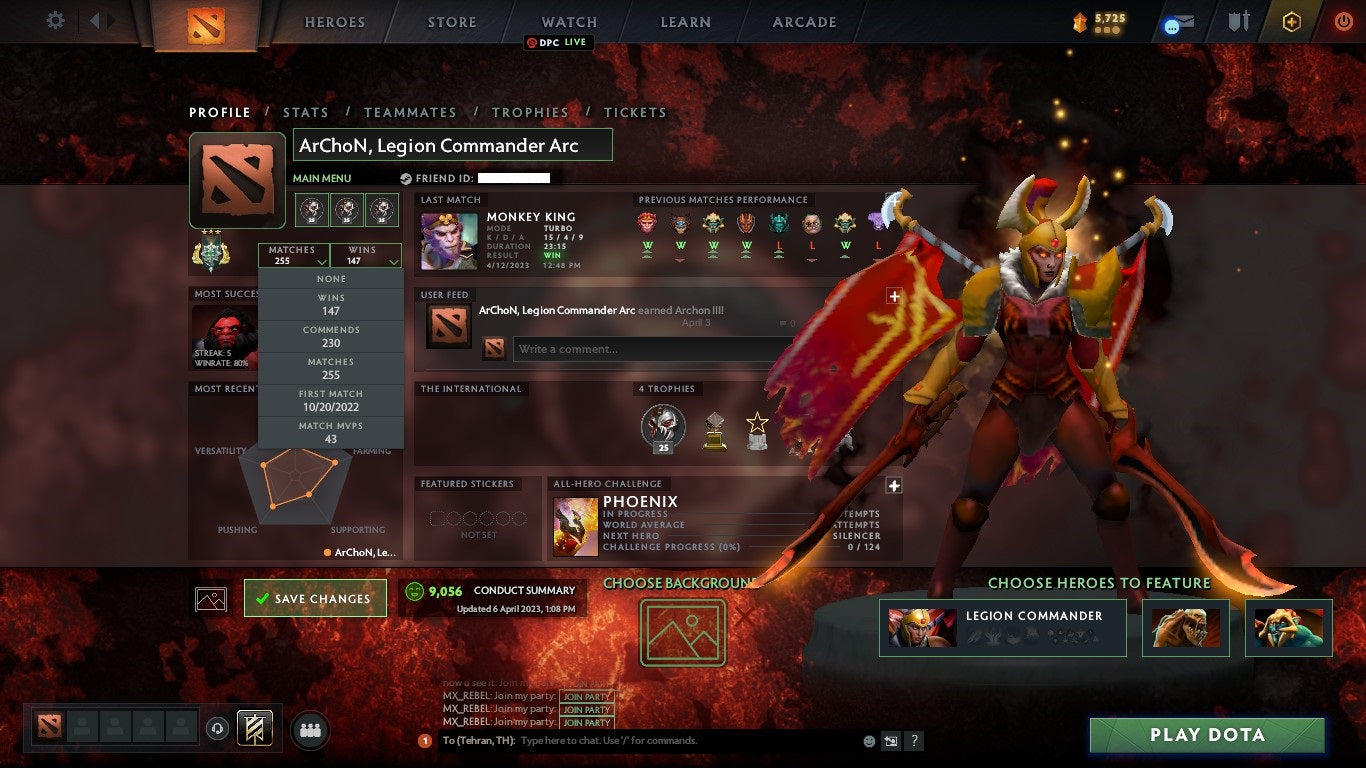Open the HEROES menu
Screen dimensions: 1366x768
[334, 21]
